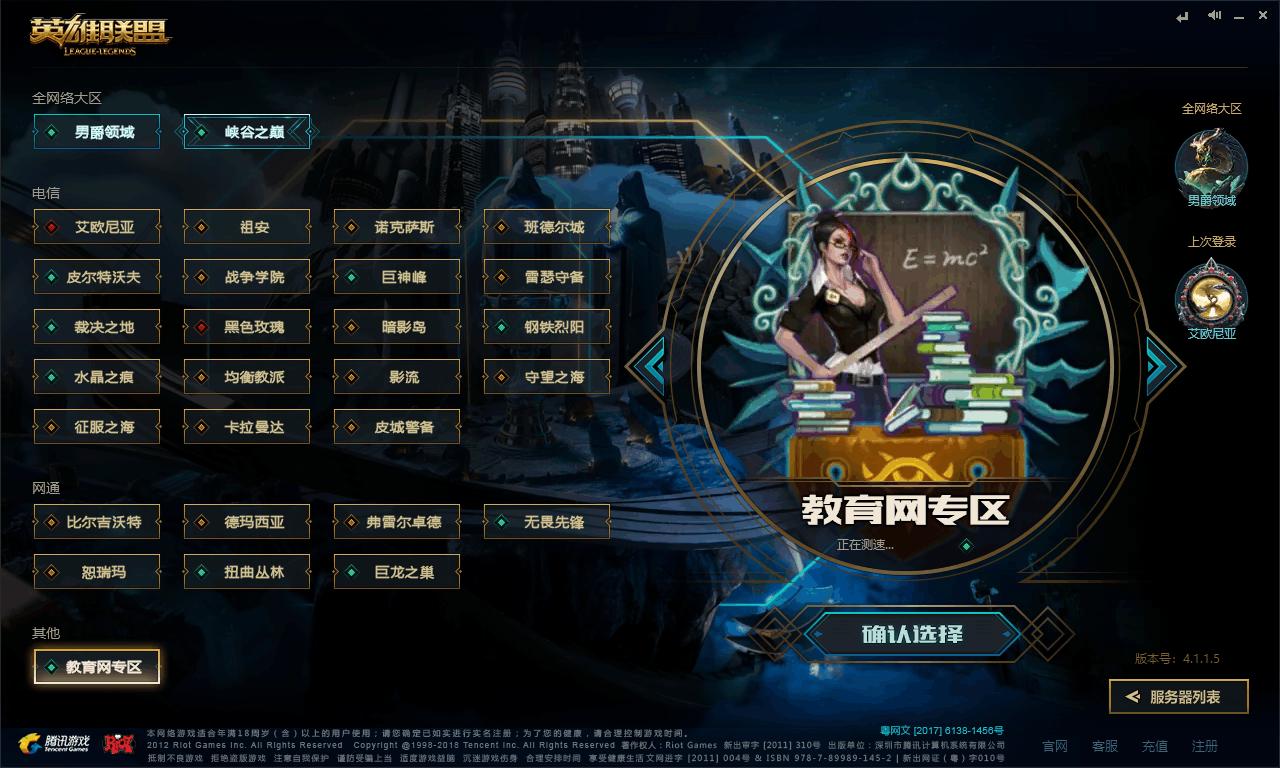This screenshot has height=768, width=1280.
Task: Click the 艾欧尼亚 last-login avatar icon
Action: point(1213,297)
